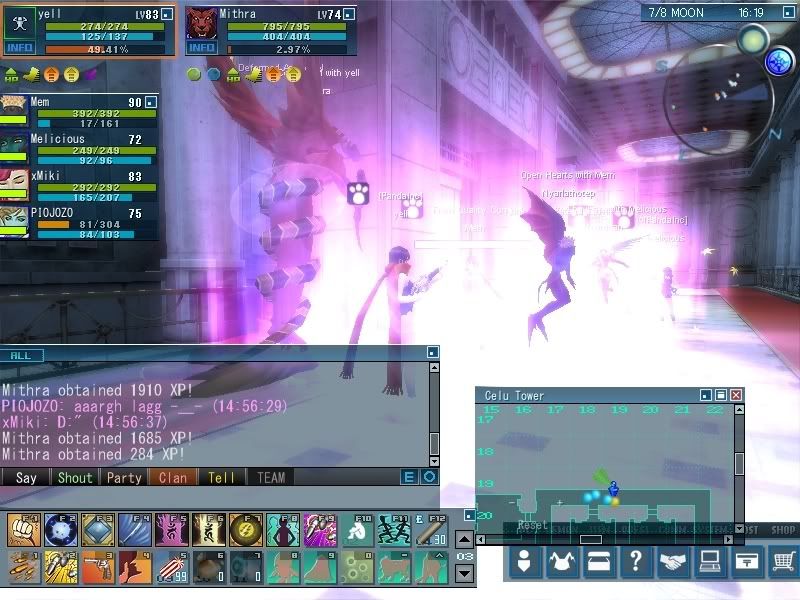
Task: Switch chat to the Tell channel
Action: [x=221, y=478]
